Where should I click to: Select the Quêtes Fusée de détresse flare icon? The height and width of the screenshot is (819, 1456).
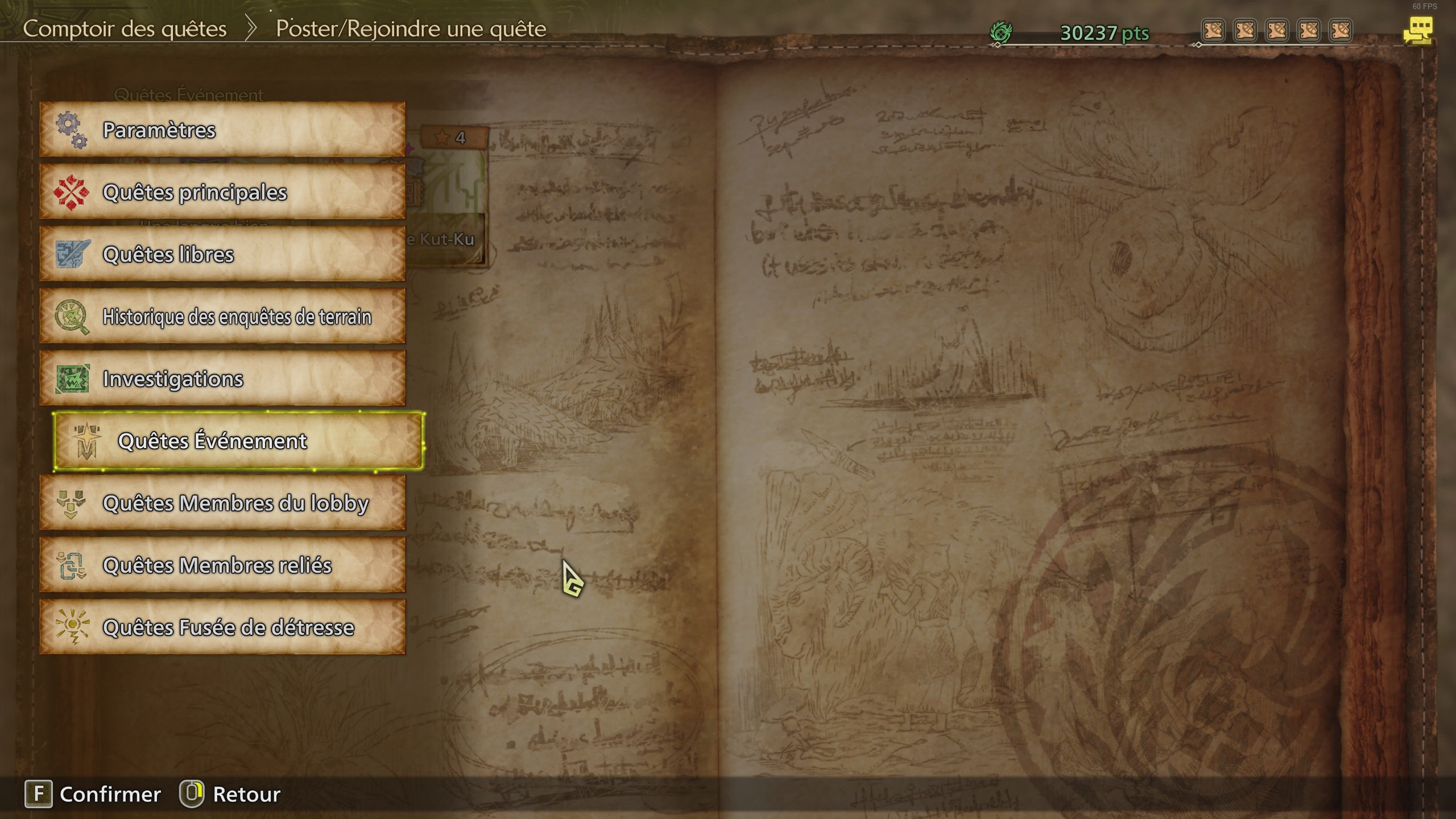coord(73,627)
